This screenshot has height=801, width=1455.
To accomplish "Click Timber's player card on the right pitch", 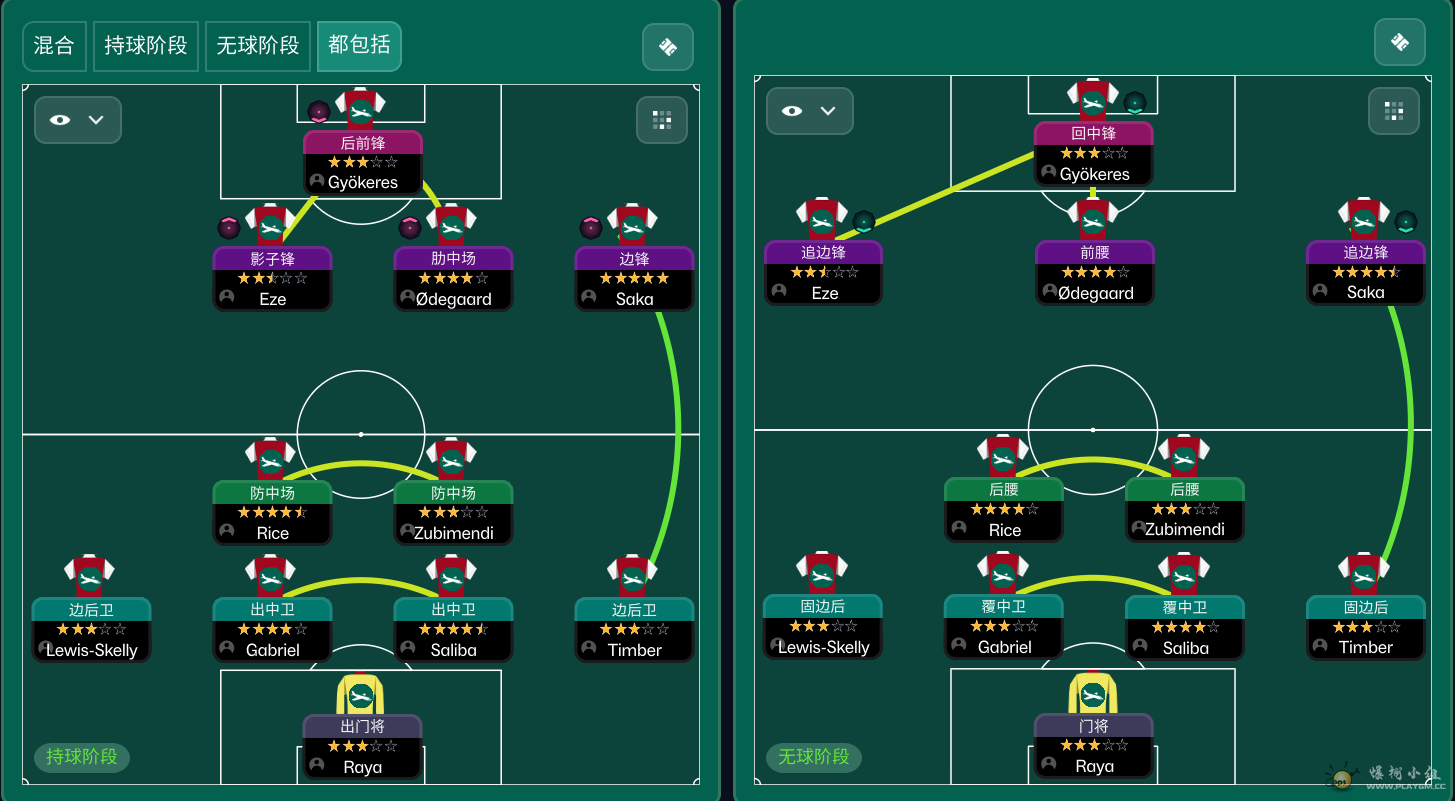I will click(1364, 628).
